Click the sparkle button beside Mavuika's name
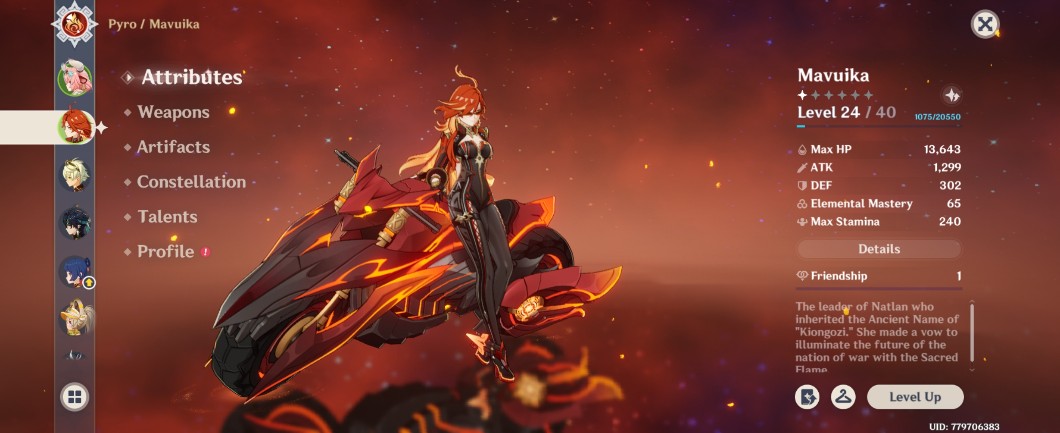This screenshot has width=1060, height=433. pyautogui.click(x=951, y=95)
